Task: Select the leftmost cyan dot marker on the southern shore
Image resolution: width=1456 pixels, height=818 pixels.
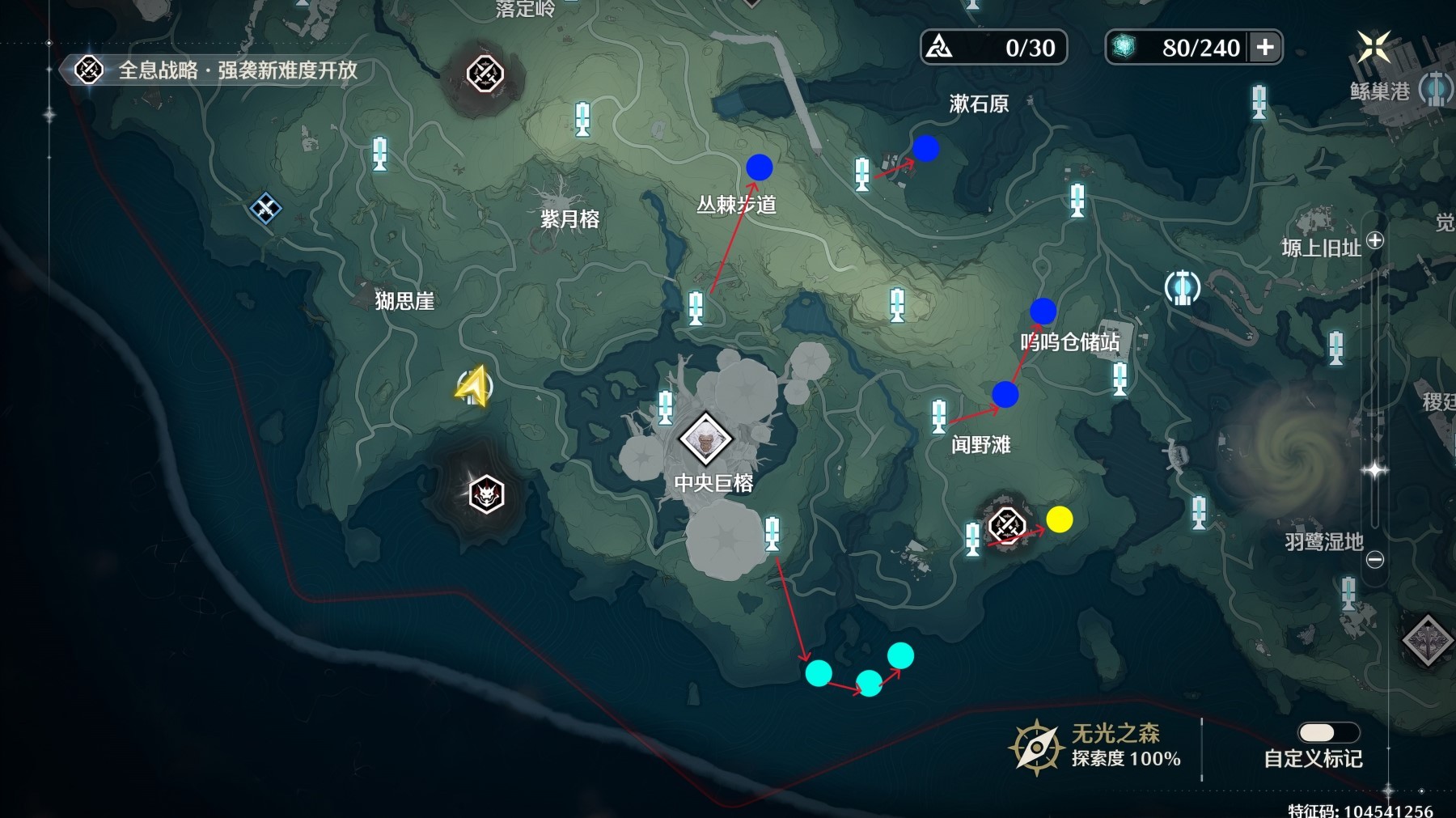Action: click(818, 672)
